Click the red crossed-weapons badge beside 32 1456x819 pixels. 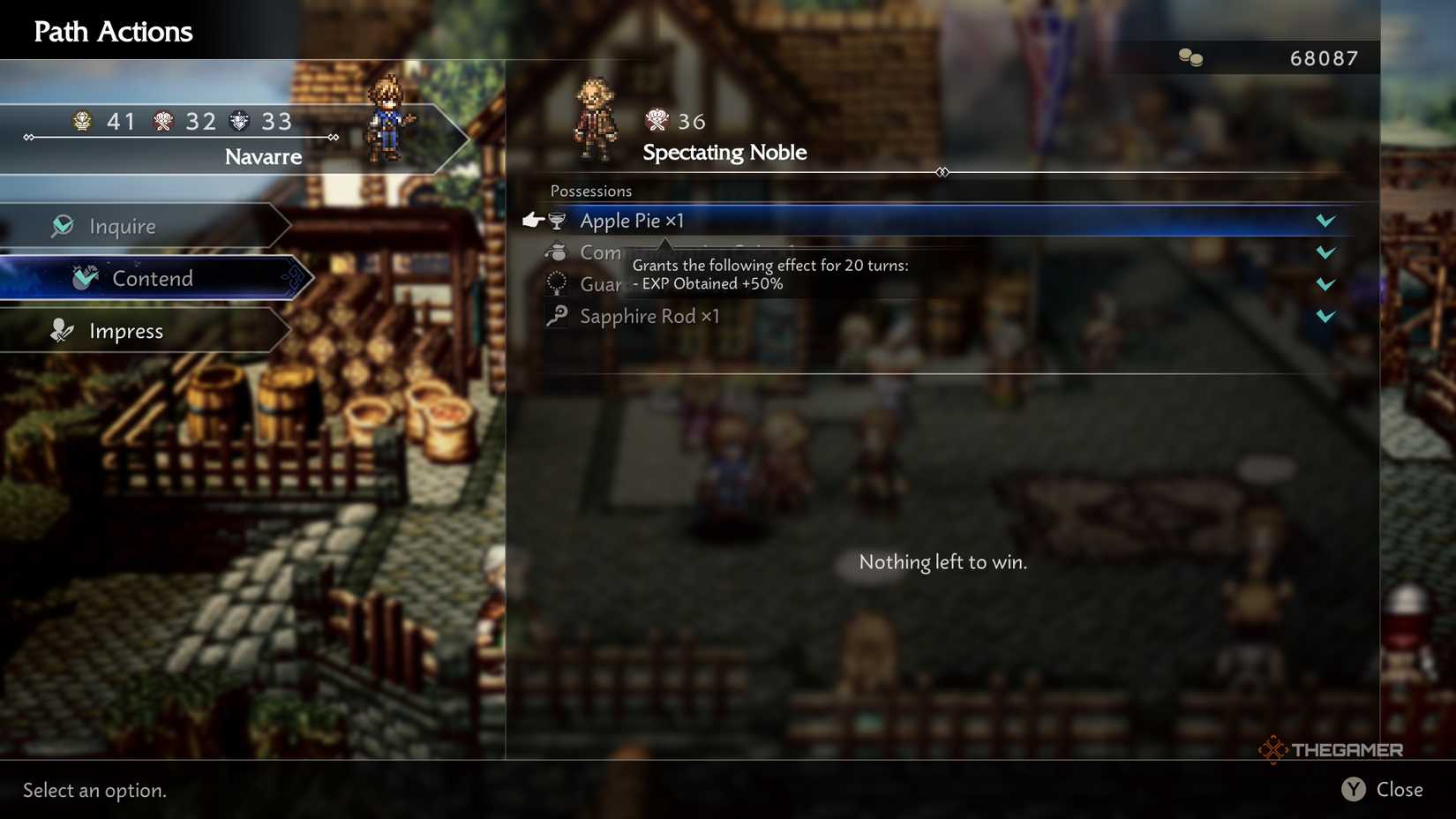tap(161, 121)
